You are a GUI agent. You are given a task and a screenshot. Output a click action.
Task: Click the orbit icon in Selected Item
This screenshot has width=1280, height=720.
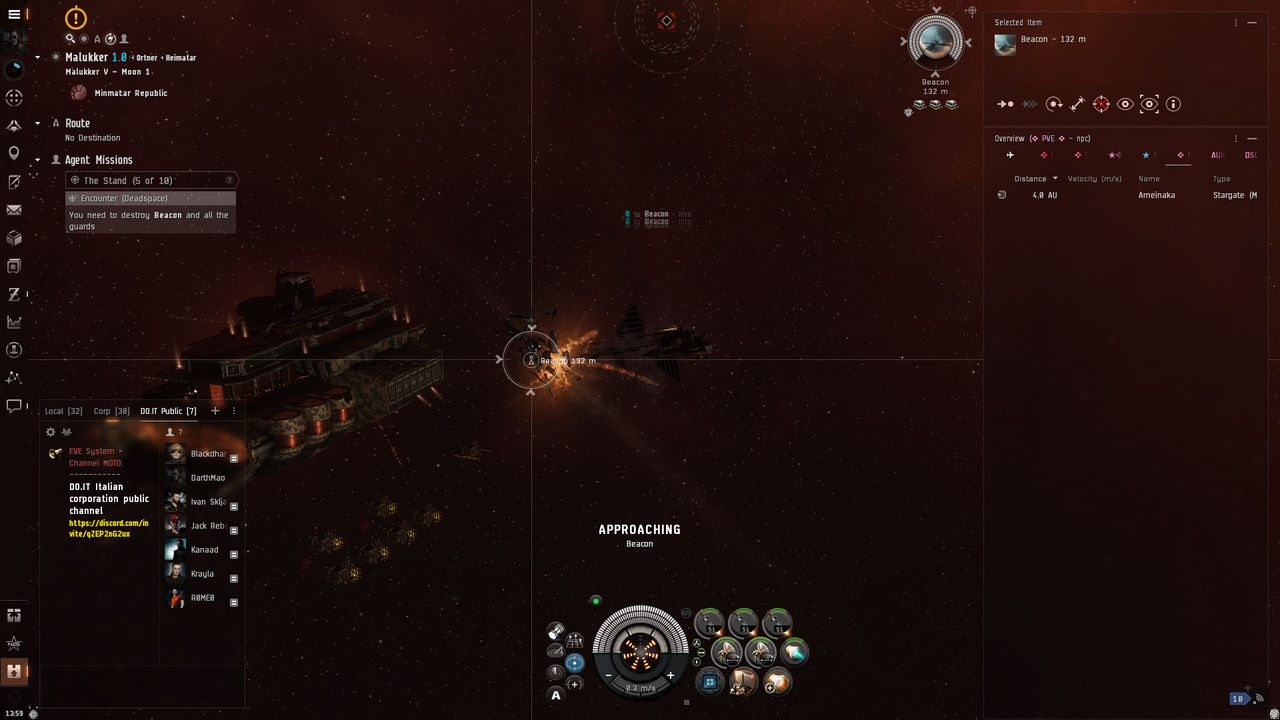click(x=1054, y=104)
